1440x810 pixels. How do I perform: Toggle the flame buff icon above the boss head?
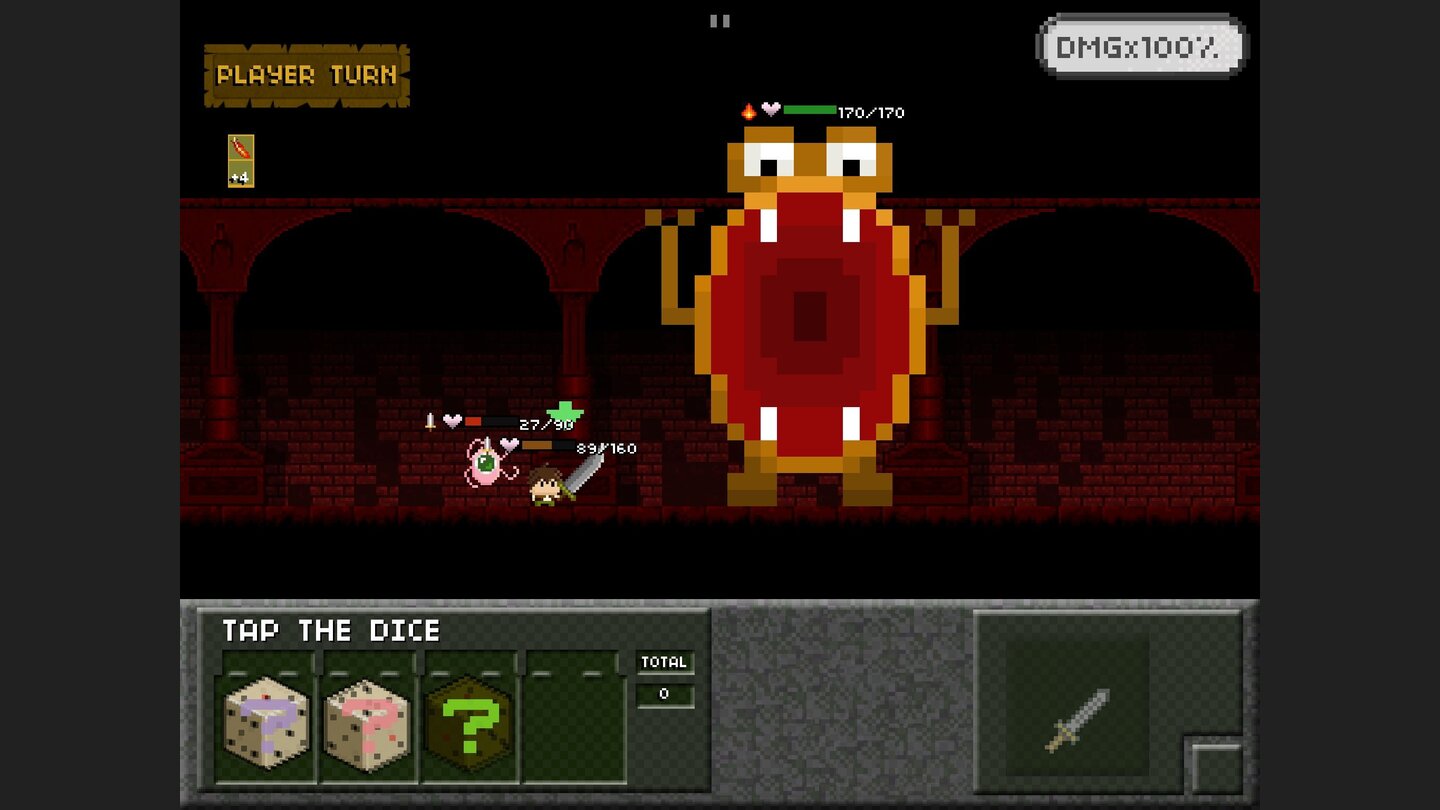coord(748,110)
